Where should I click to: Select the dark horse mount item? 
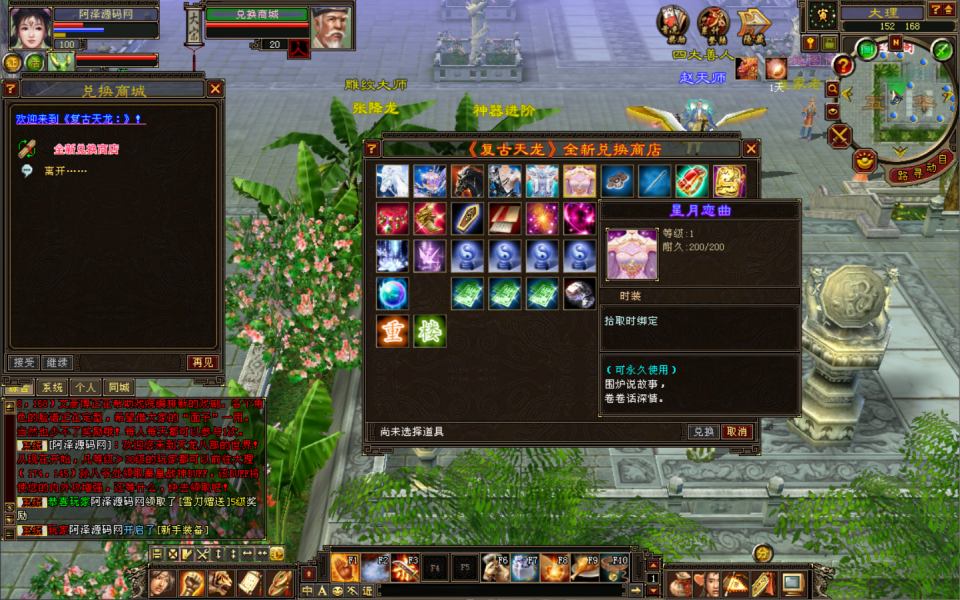[467, 181]
